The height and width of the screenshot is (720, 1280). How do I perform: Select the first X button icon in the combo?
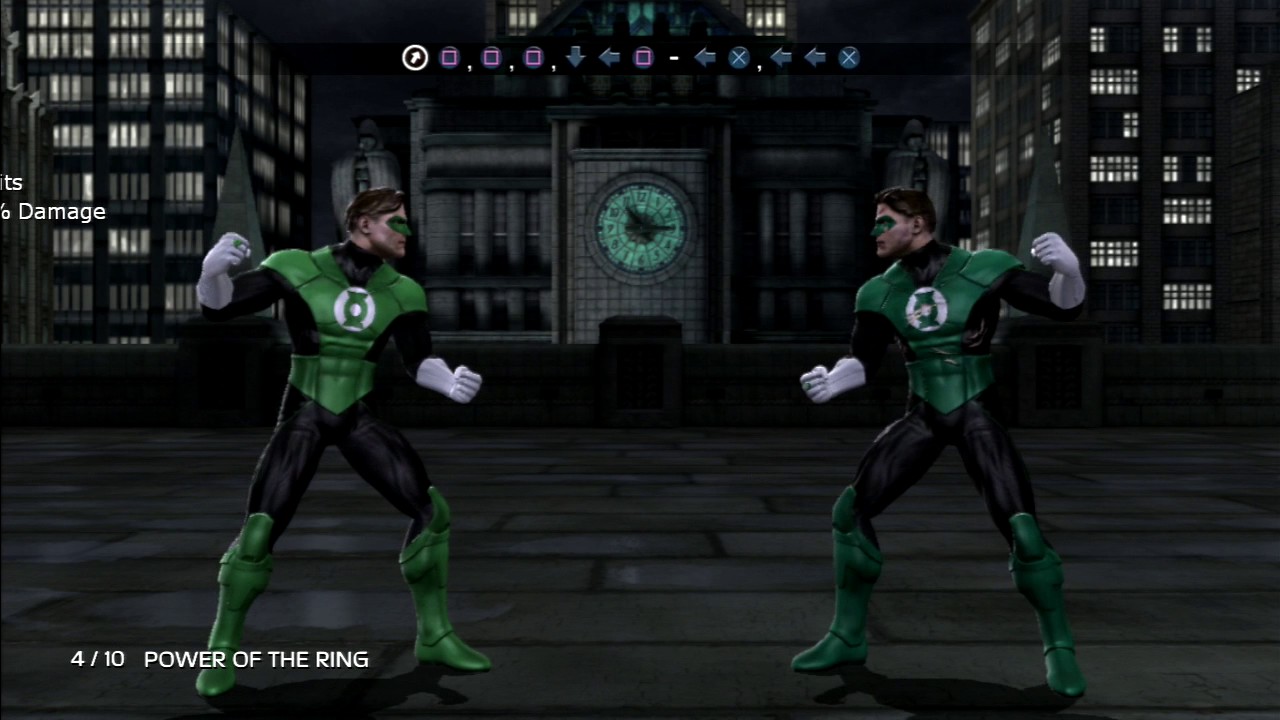pyautogui.click(x=739, y=57)
